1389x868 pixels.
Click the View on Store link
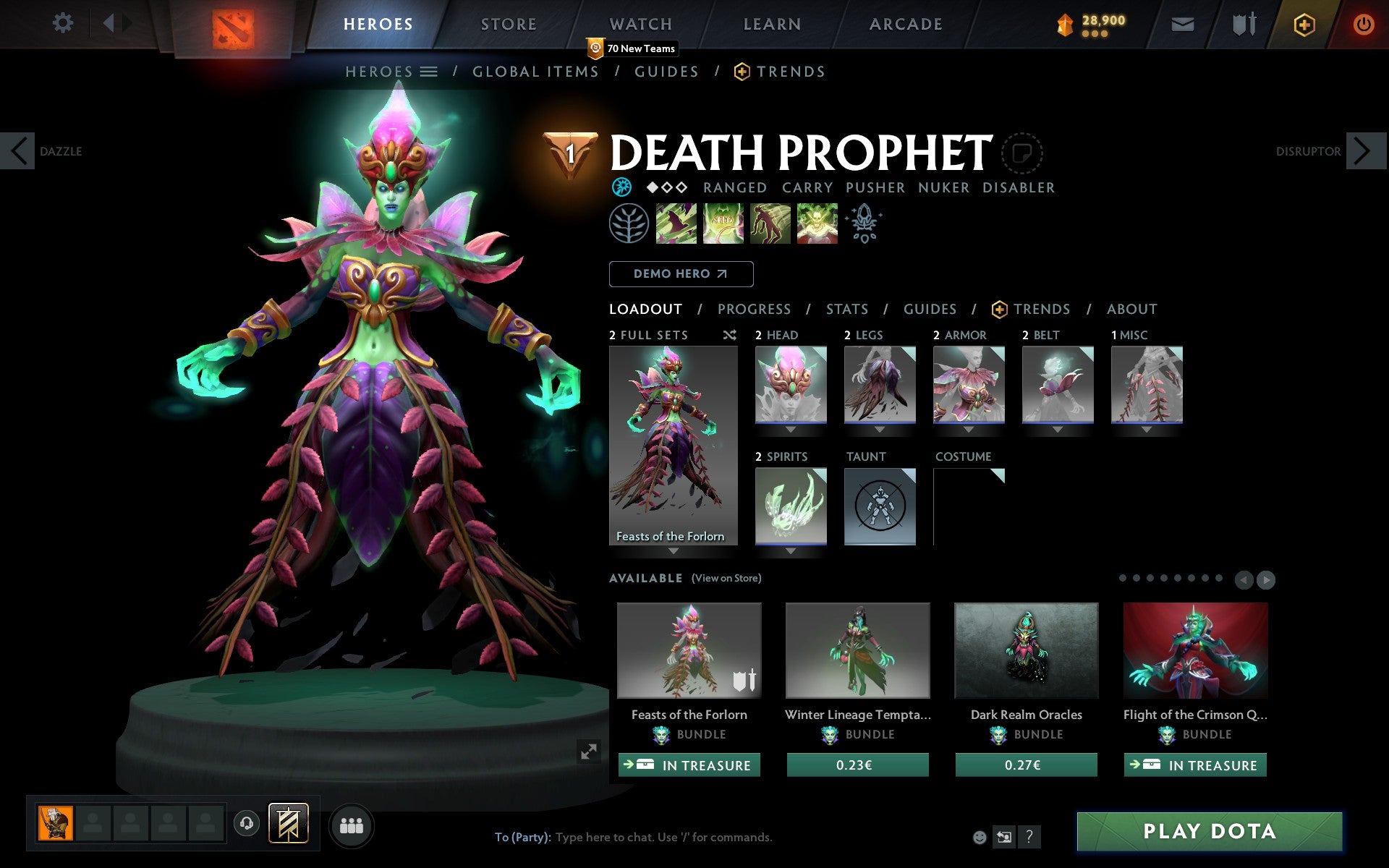tap(726, 578)
